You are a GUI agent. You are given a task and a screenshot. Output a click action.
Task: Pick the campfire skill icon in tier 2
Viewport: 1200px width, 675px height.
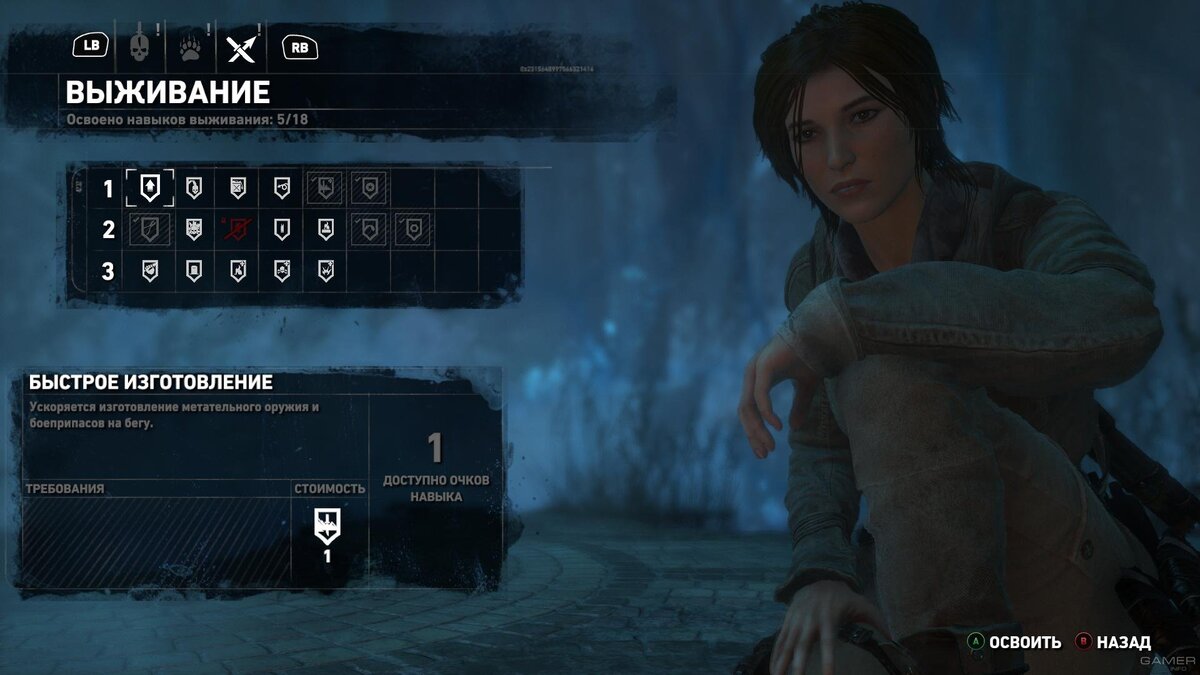click(x=325, y=229)
